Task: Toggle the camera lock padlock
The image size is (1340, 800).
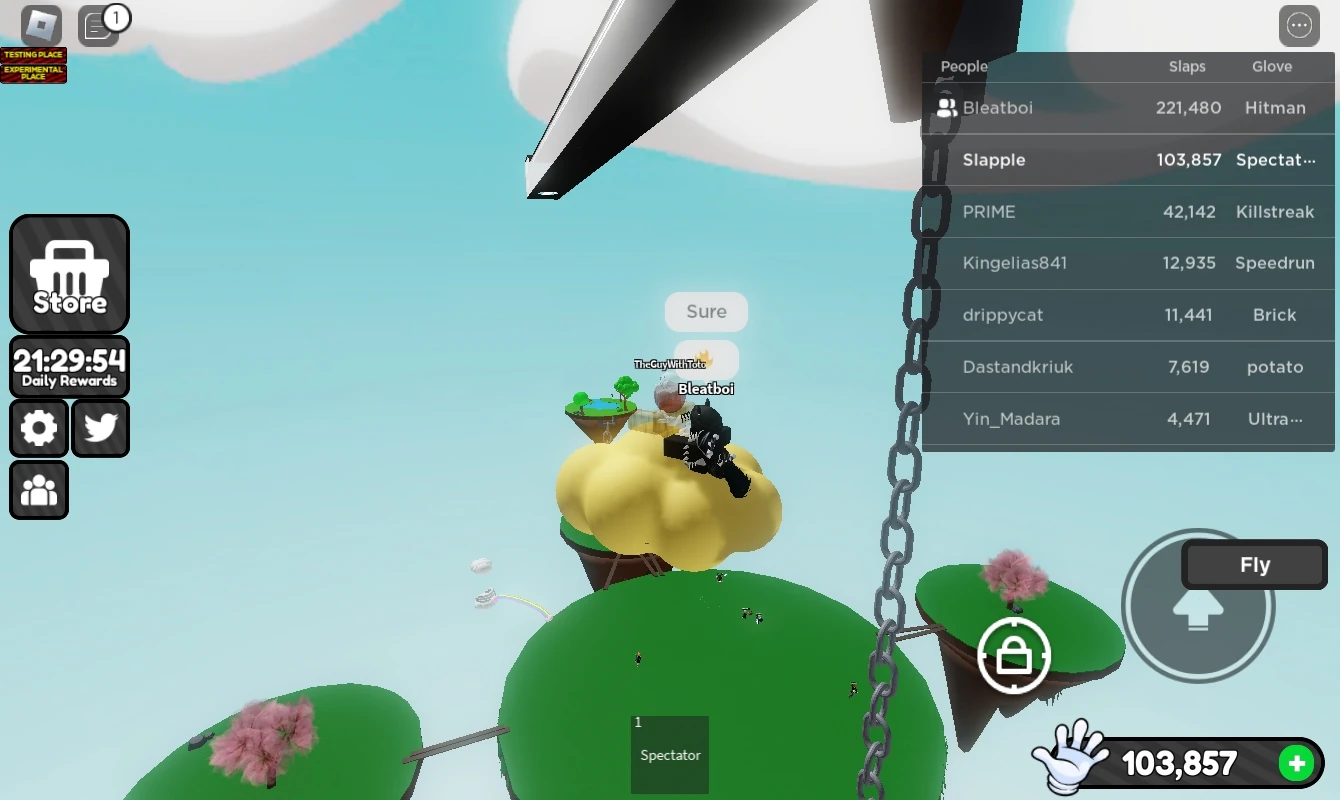Action: [x=1014, y=655]
